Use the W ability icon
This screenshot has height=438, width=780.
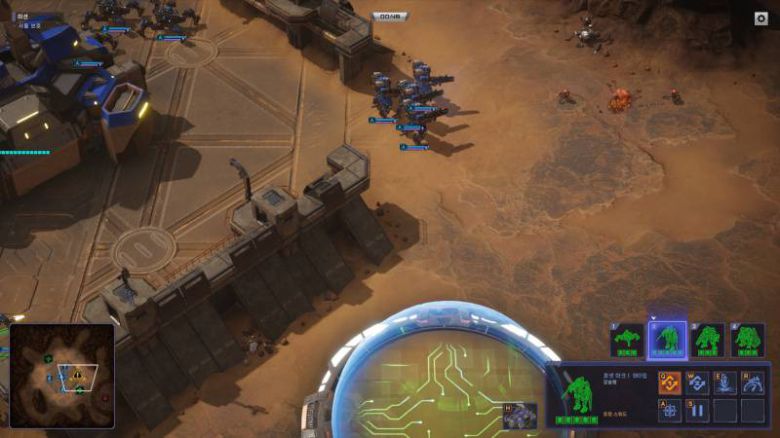[697, 382]
